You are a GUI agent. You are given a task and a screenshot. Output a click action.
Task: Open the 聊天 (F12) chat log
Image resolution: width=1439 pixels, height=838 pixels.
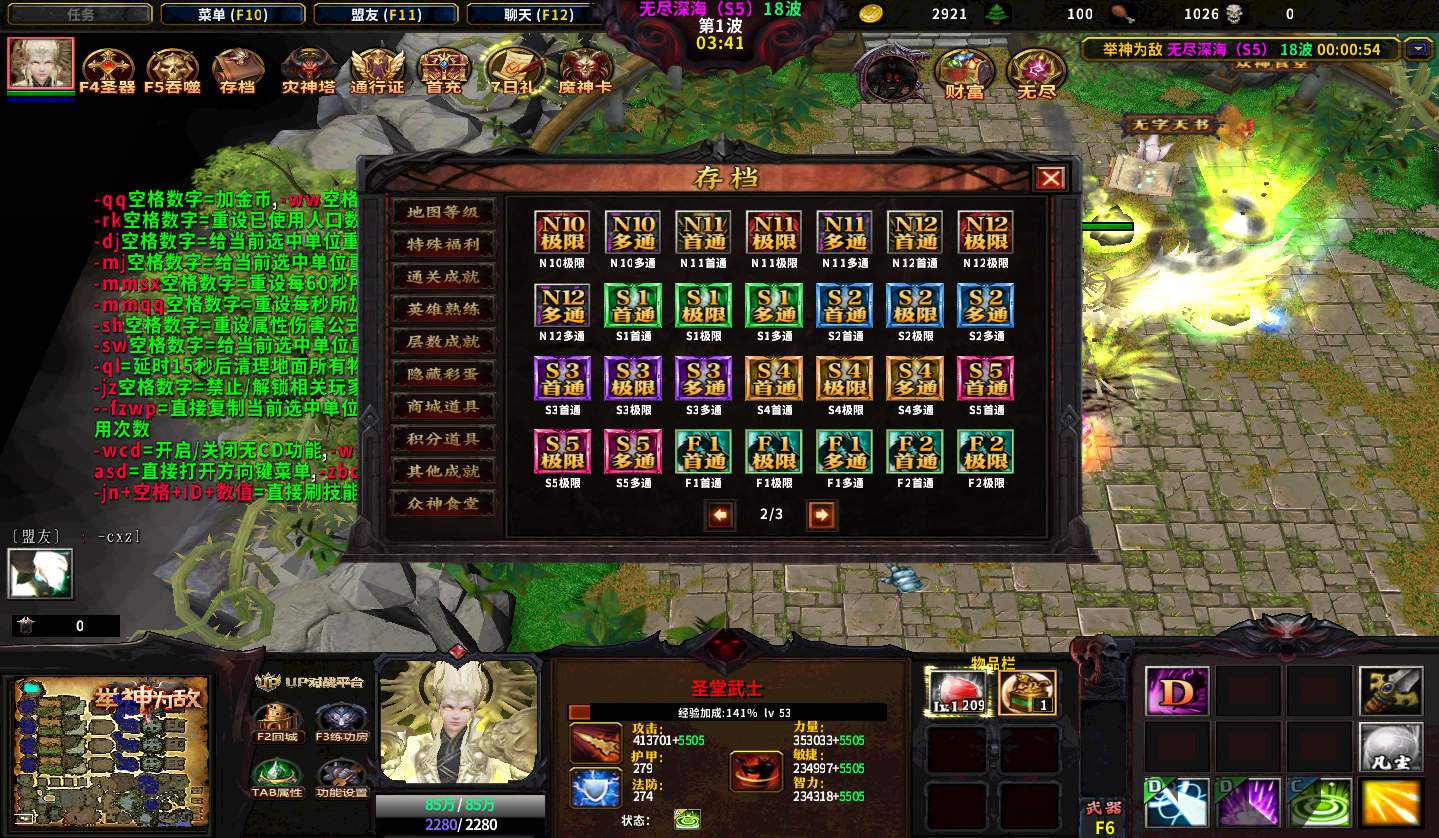[x=539, y=14]
